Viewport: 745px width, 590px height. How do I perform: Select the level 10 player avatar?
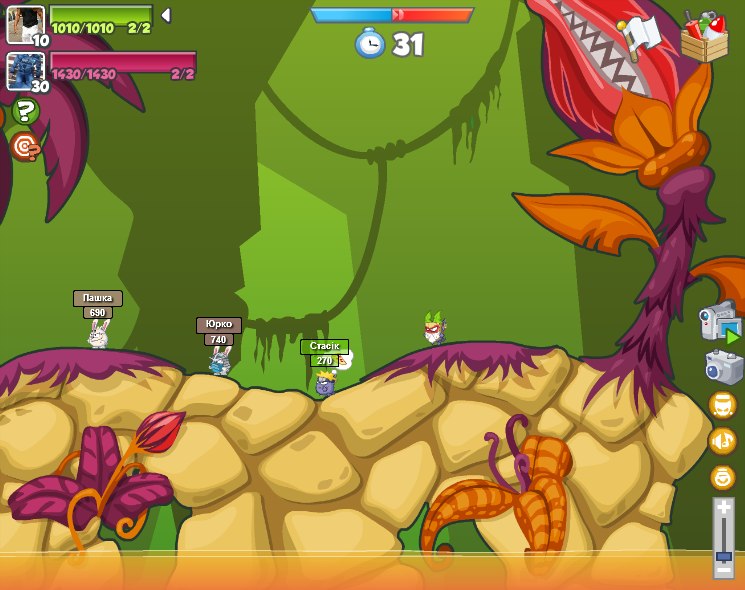pos(25,23)
